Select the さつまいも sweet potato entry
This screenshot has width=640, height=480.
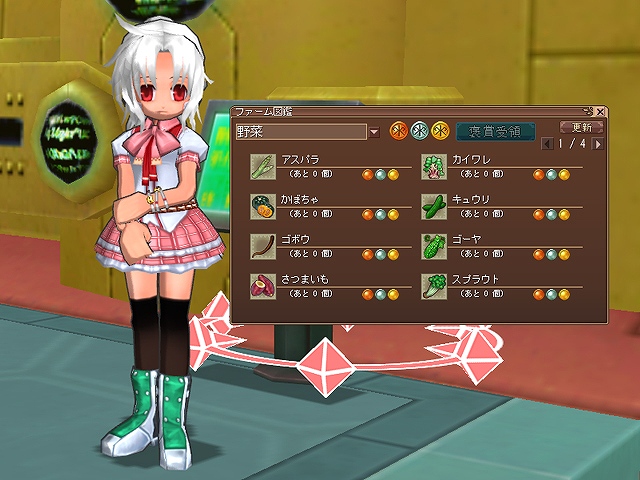tap(262, 287)
